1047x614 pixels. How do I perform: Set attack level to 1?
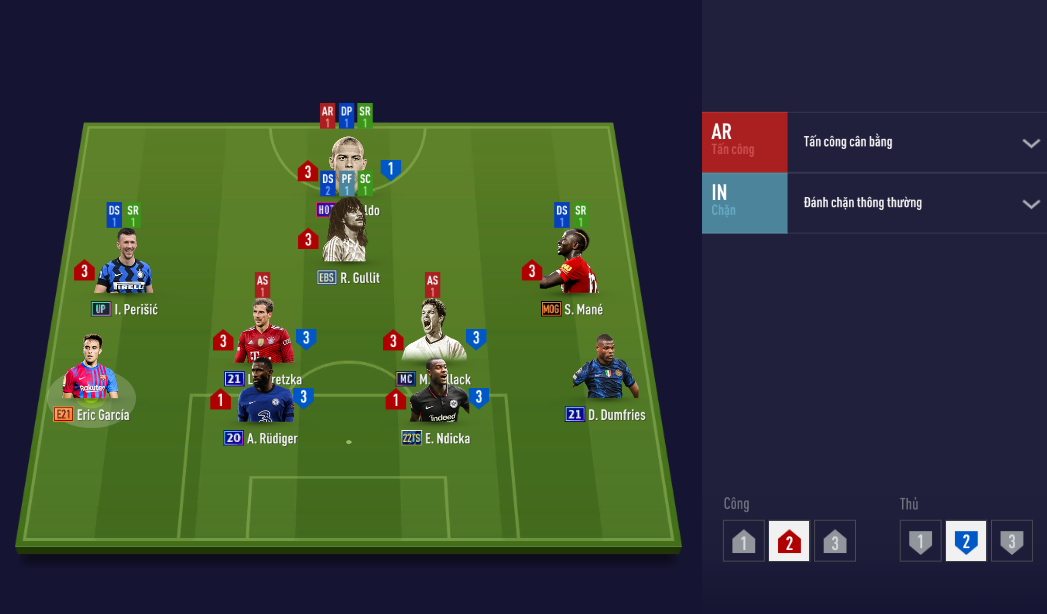[743, 542]
